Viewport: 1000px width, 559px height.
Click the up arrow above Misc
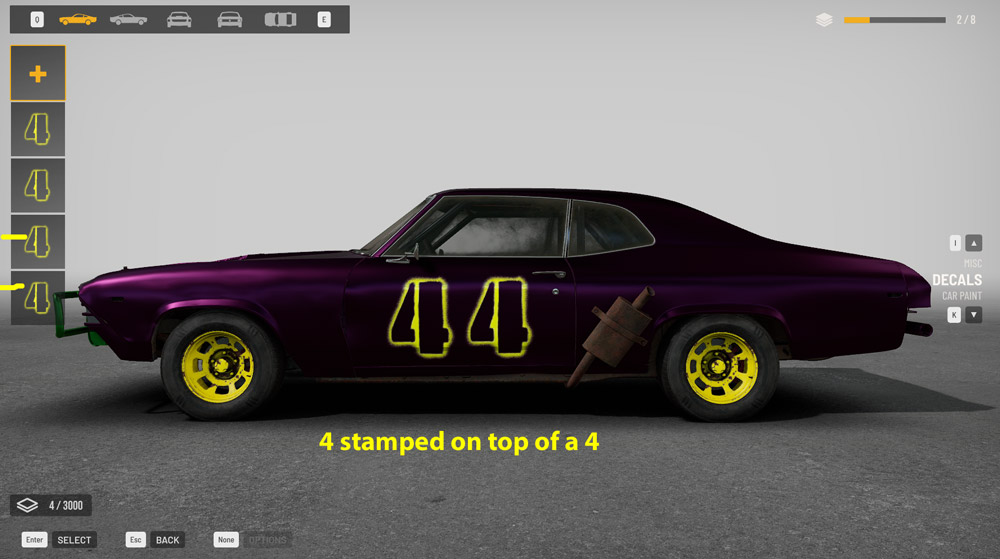(974, 243)
